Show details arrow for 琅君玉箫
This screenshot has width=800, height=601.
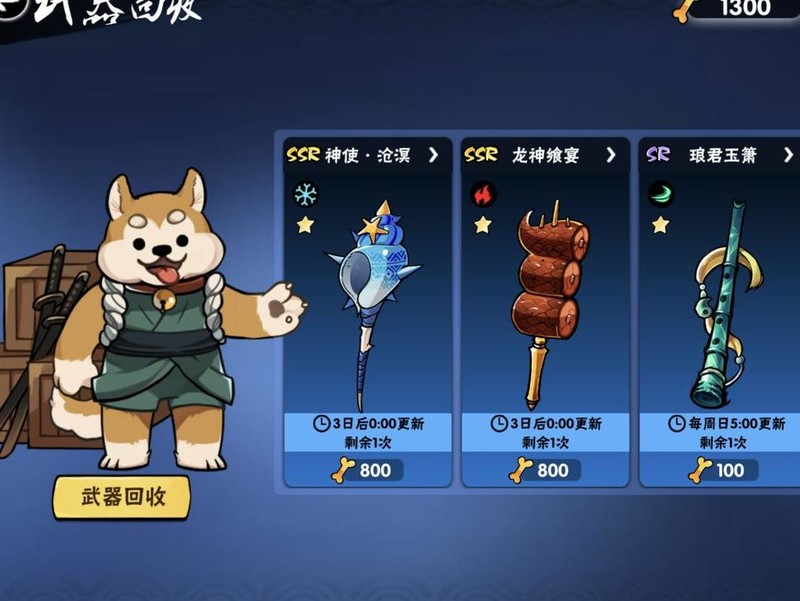[x=788, y=155]
